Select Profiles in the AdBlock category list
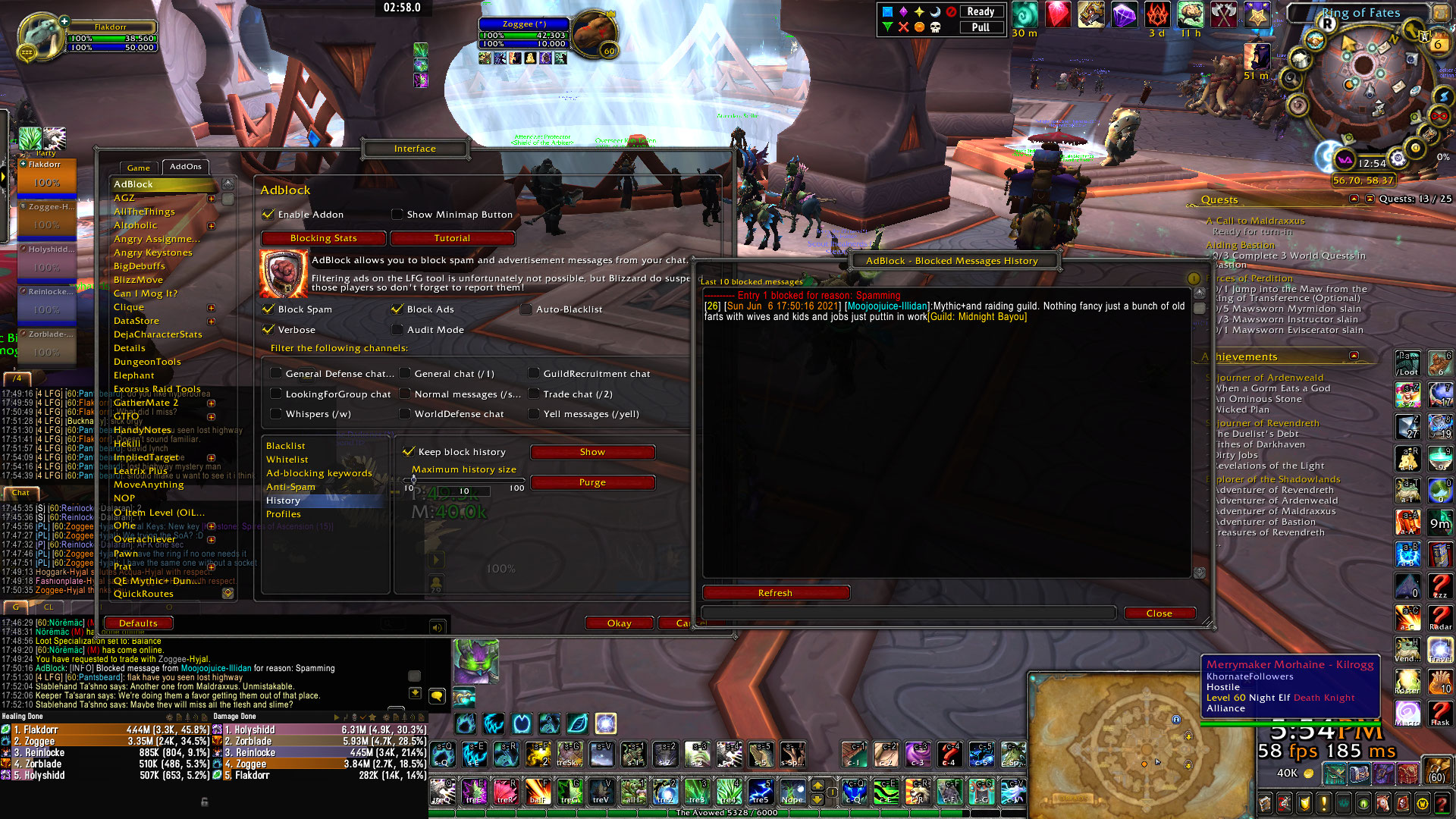Screen dimensions: 1456x819 tap(284, 513)
